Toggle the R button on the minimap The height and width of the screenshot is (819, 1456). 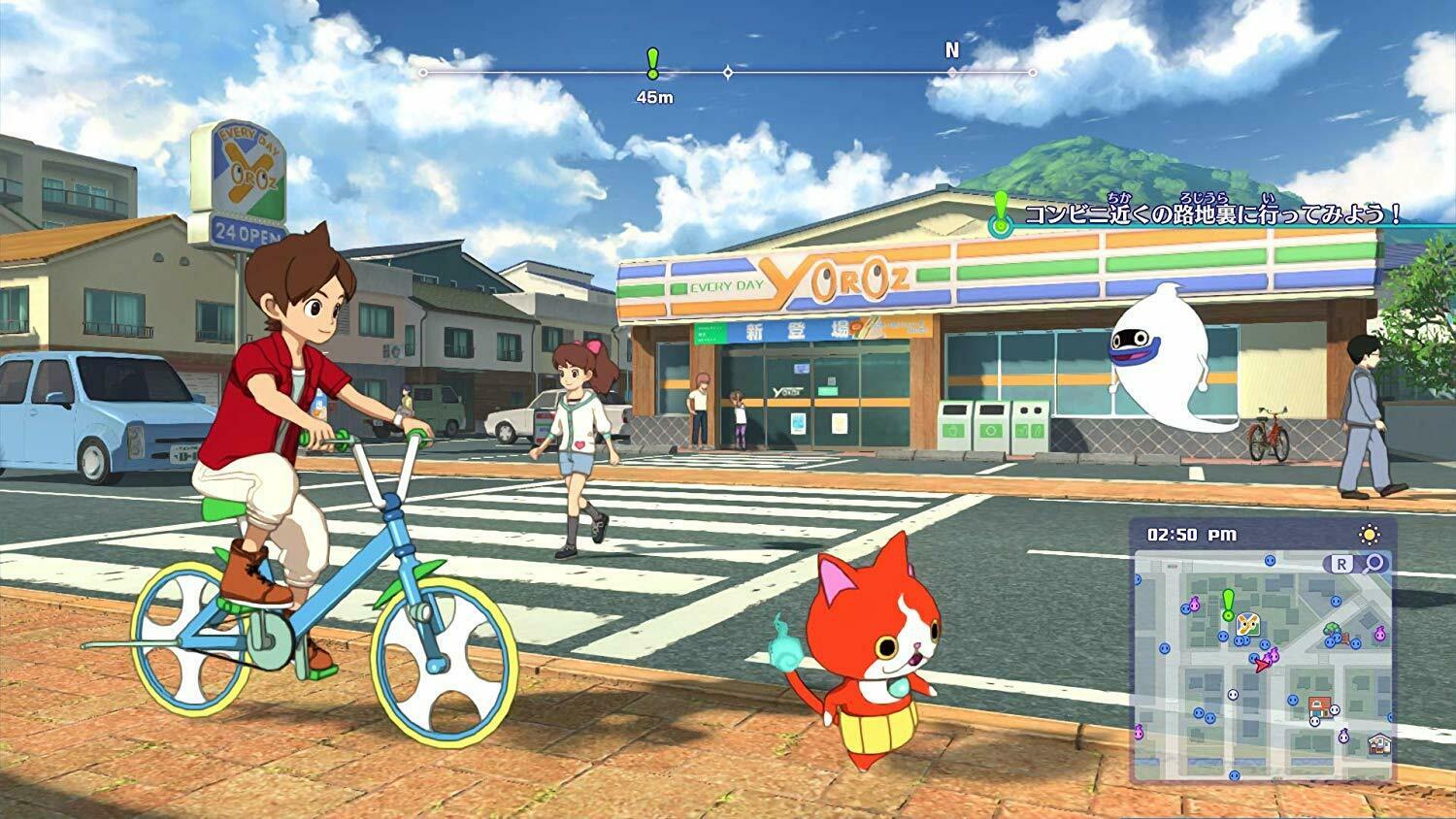point(1342,564)
